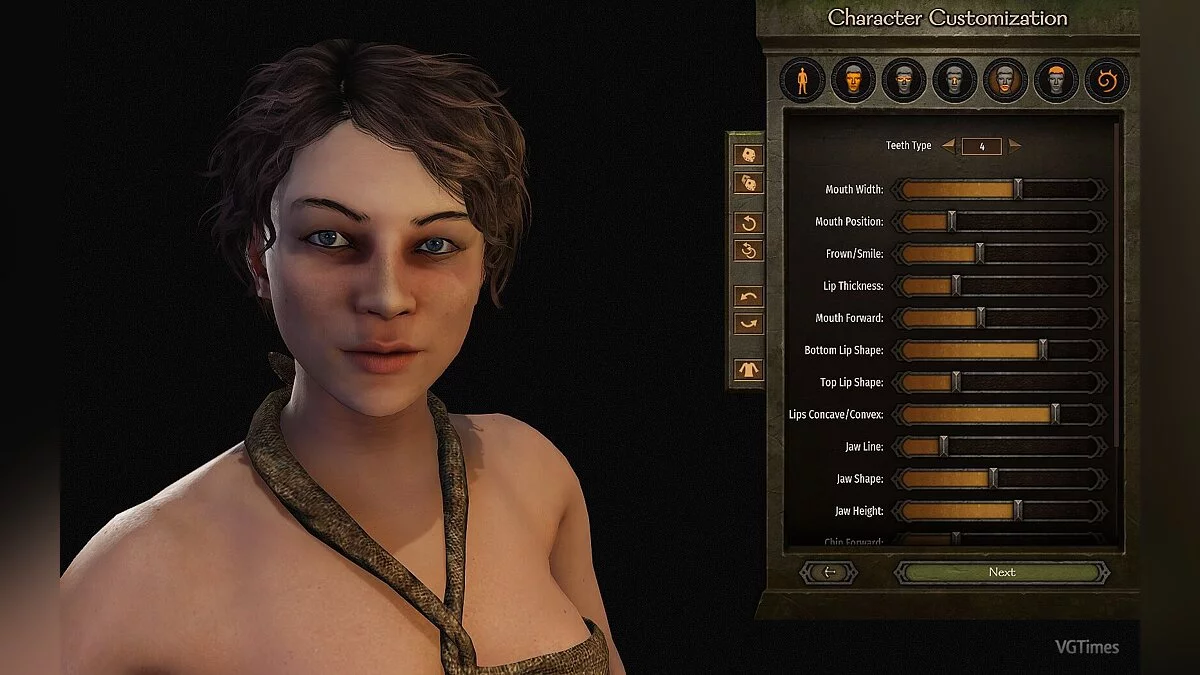
Task: Click the redo arrow button
Action: pyautogui.click(x=748, y=323)
